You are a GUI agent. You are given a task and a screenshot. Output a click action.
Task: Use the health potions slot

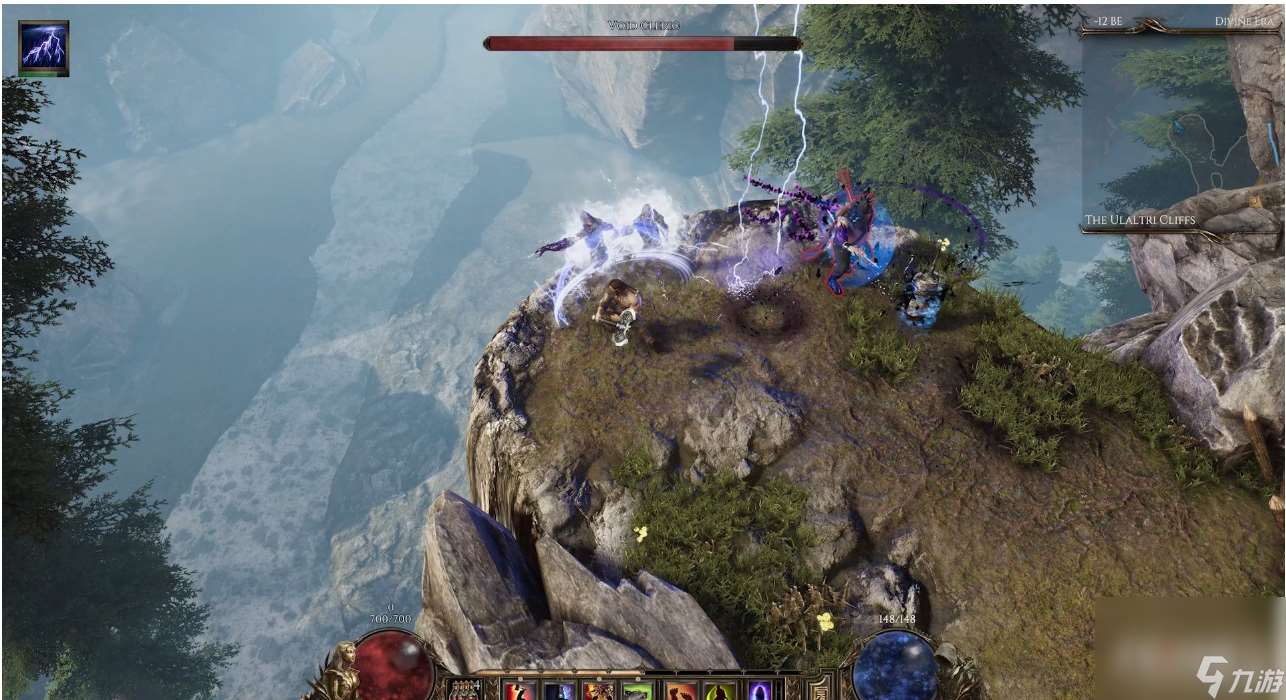pyautogui.click(x=465, y=690)
